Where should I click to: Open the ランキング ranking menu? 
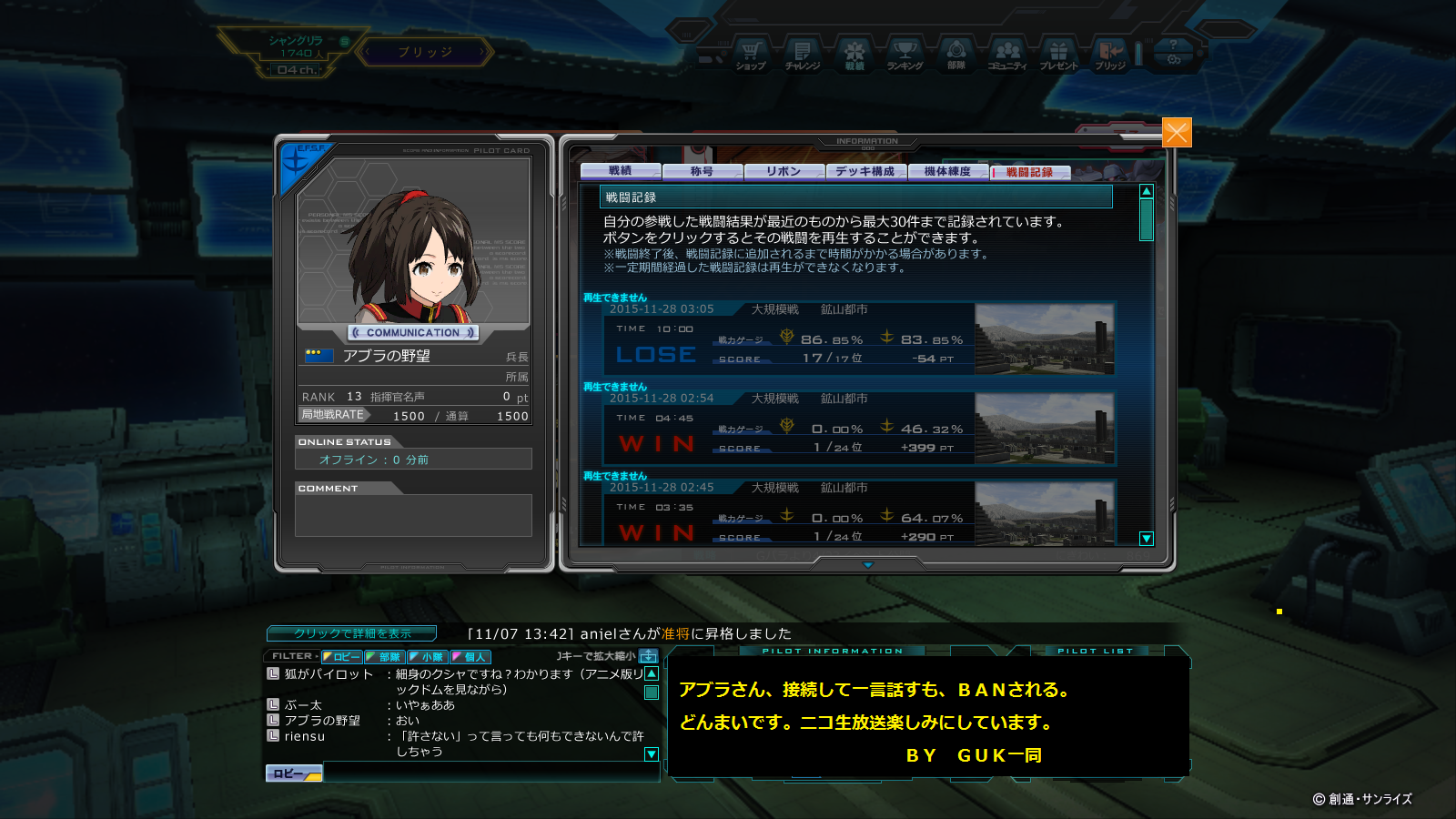[x=905, y=55]
